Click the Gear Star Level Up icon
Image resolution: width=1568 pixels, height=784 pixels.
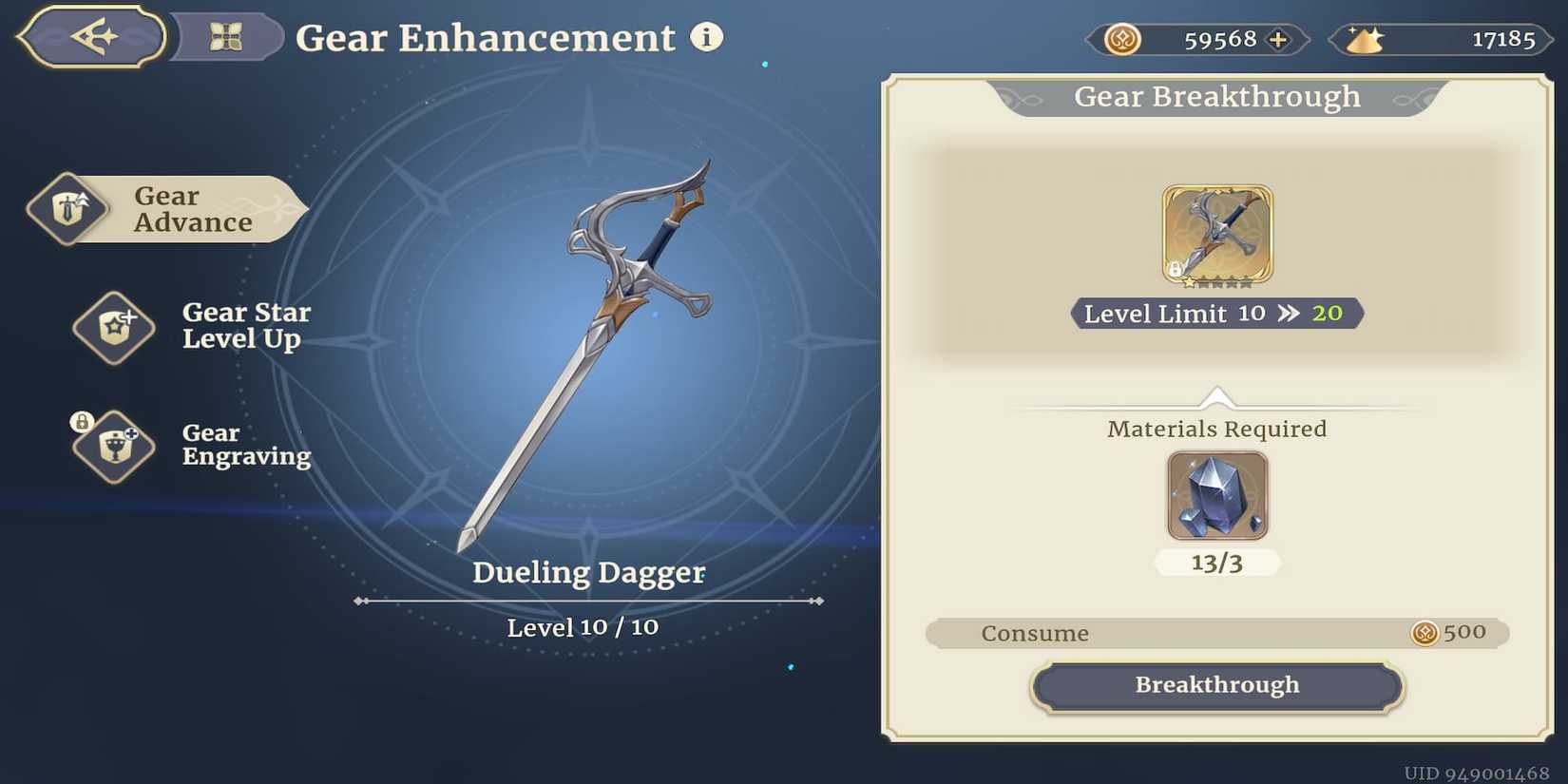click(113, 326)
